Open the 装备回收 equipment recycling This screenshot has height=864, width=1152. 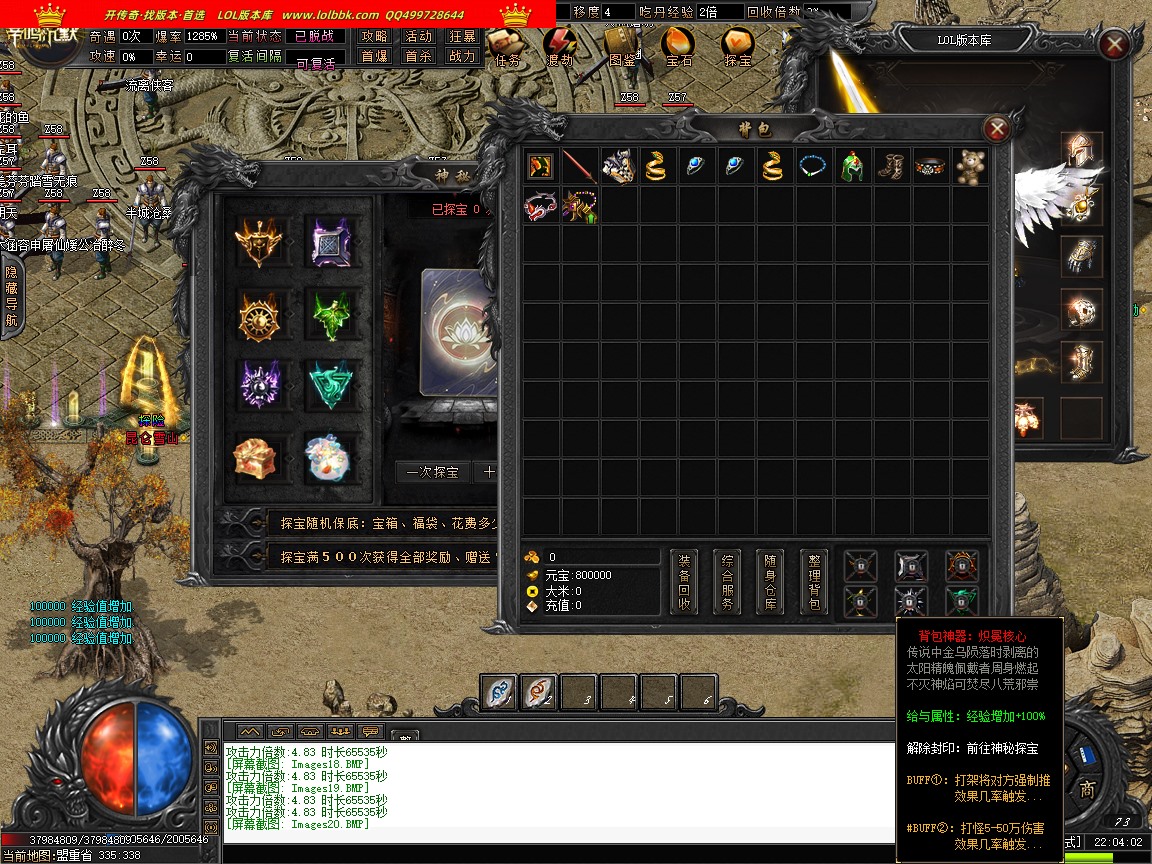click(x=684, y=582)
